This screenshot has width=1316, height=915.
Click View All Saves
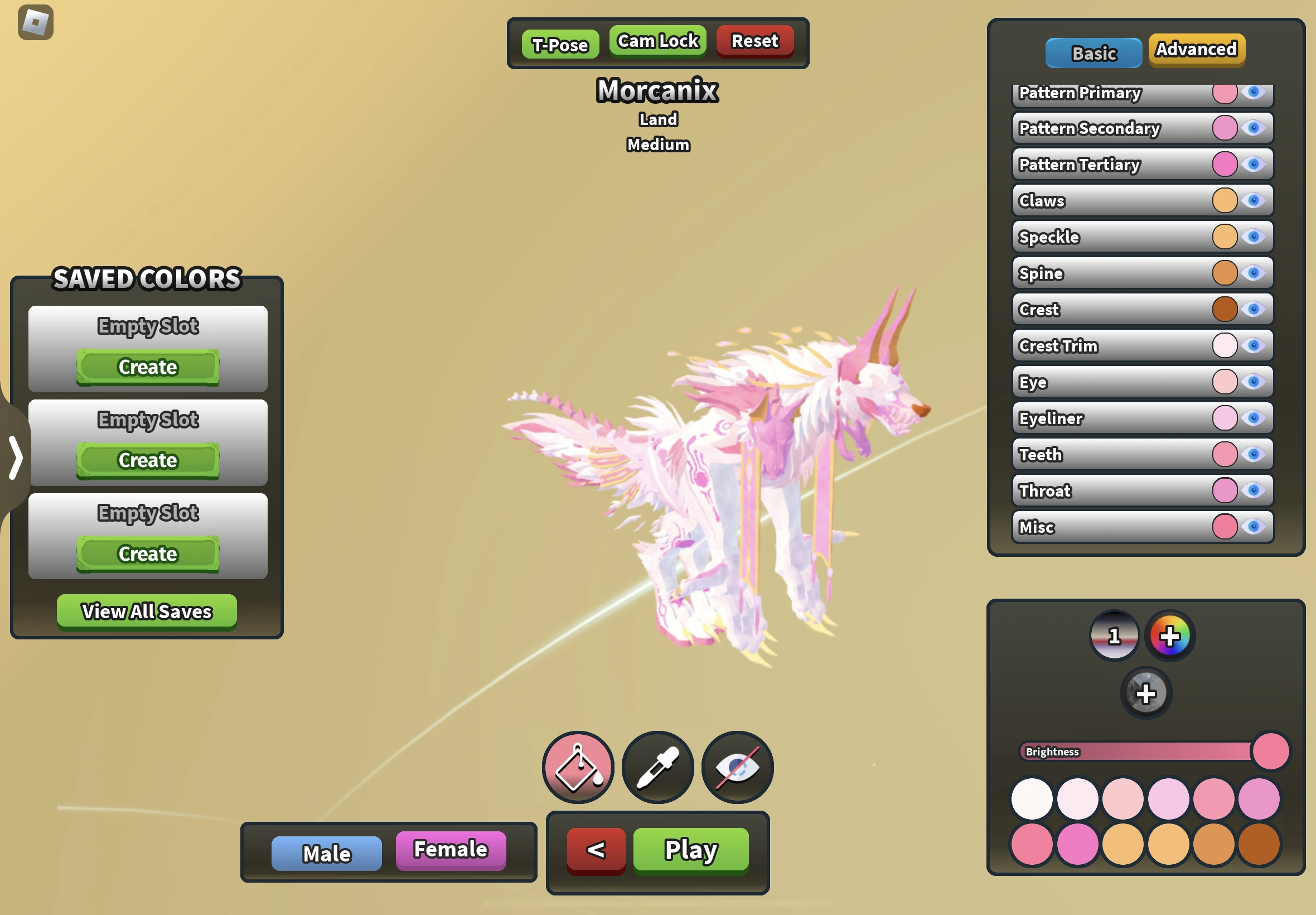click(x=147, y=611)
